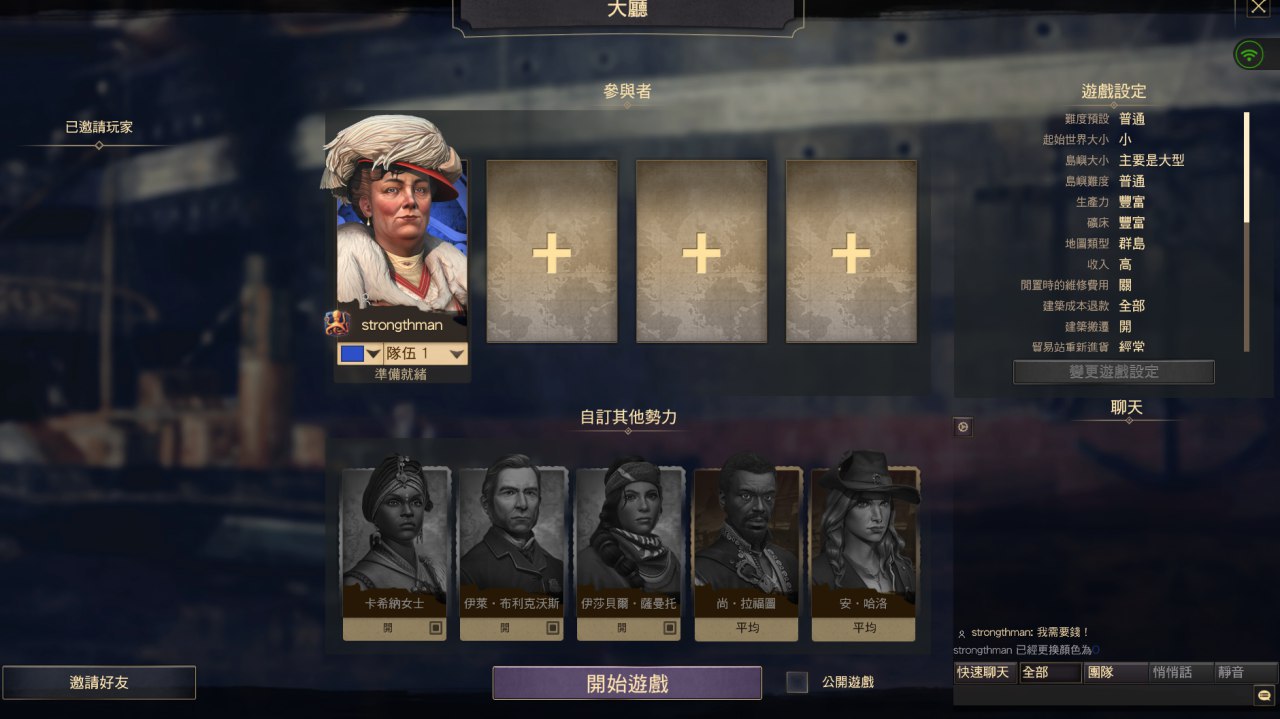The width and height of the screenshot is (1280, 719).
Task: Open the 快速聊天 quick chat menu
Action: 984,672
